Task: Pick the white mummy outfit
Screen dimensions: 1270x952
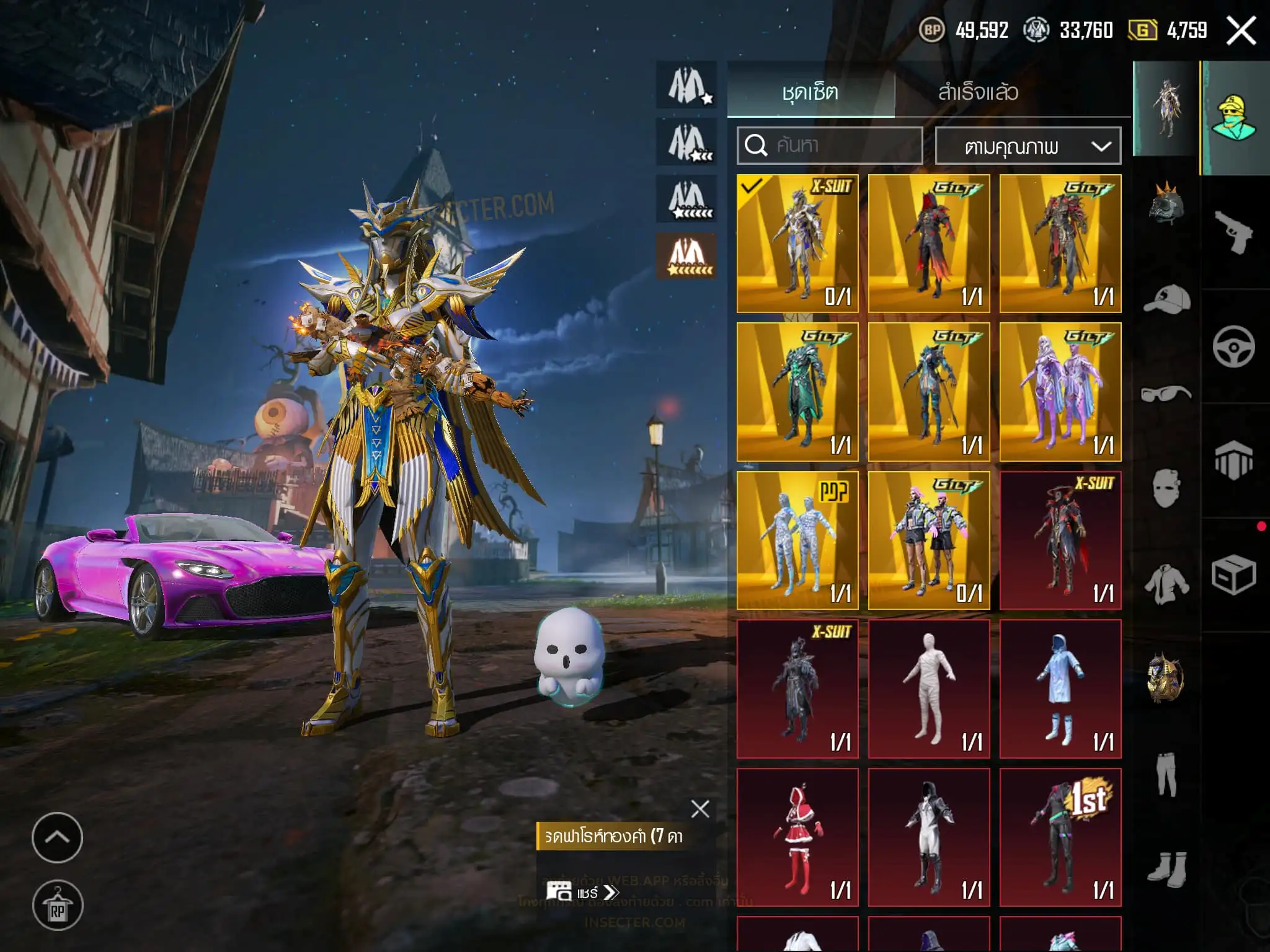Action: click(x=928, y=689)
